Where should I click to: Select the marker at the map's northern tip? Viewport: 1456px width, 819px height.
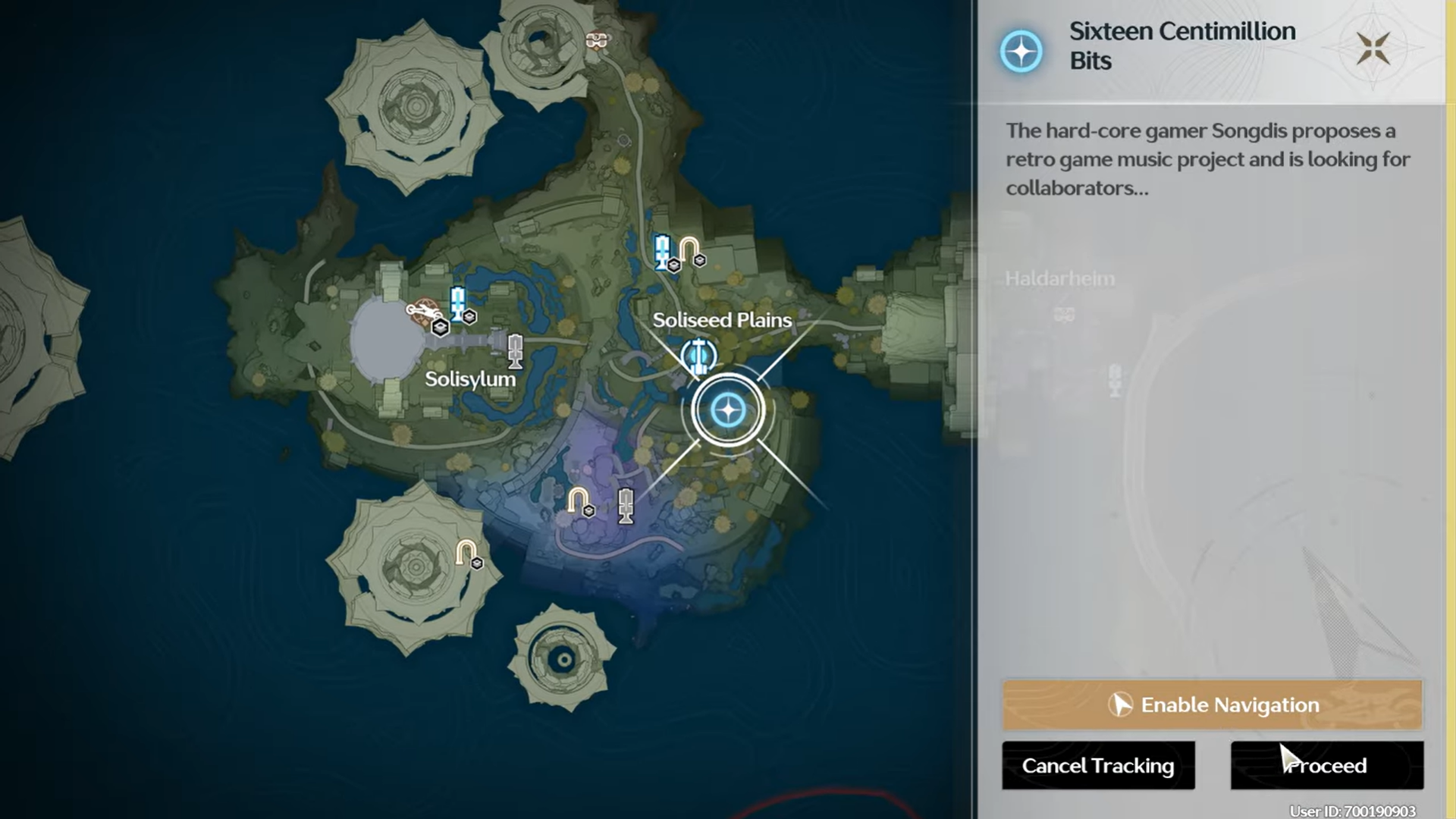pos(597,40)
